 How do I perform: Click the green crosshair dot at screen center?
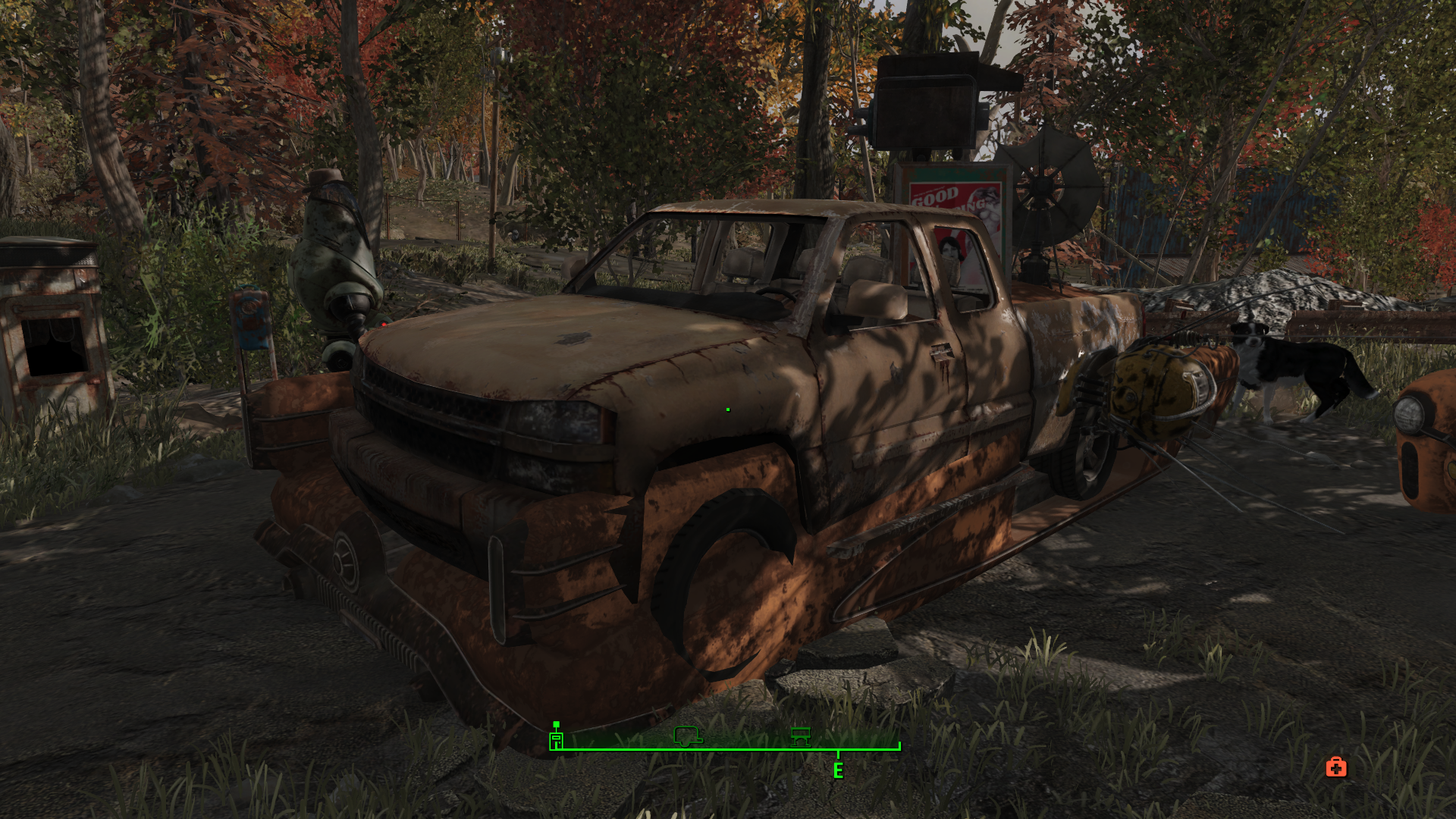727,408
